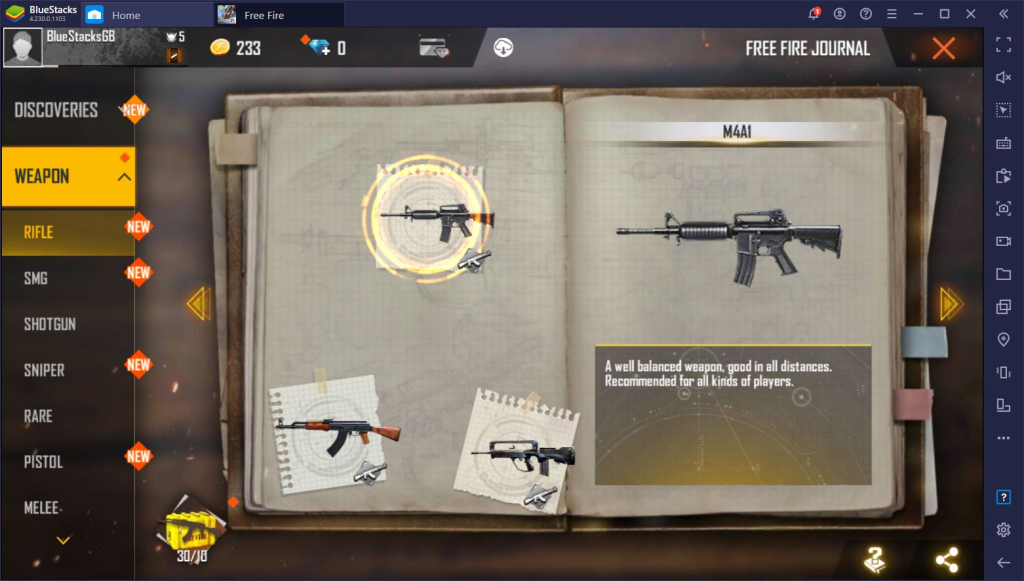Share the journal entry
Image resolution: width=1024 pixels, height=581 pixels.
click(945, 561)
